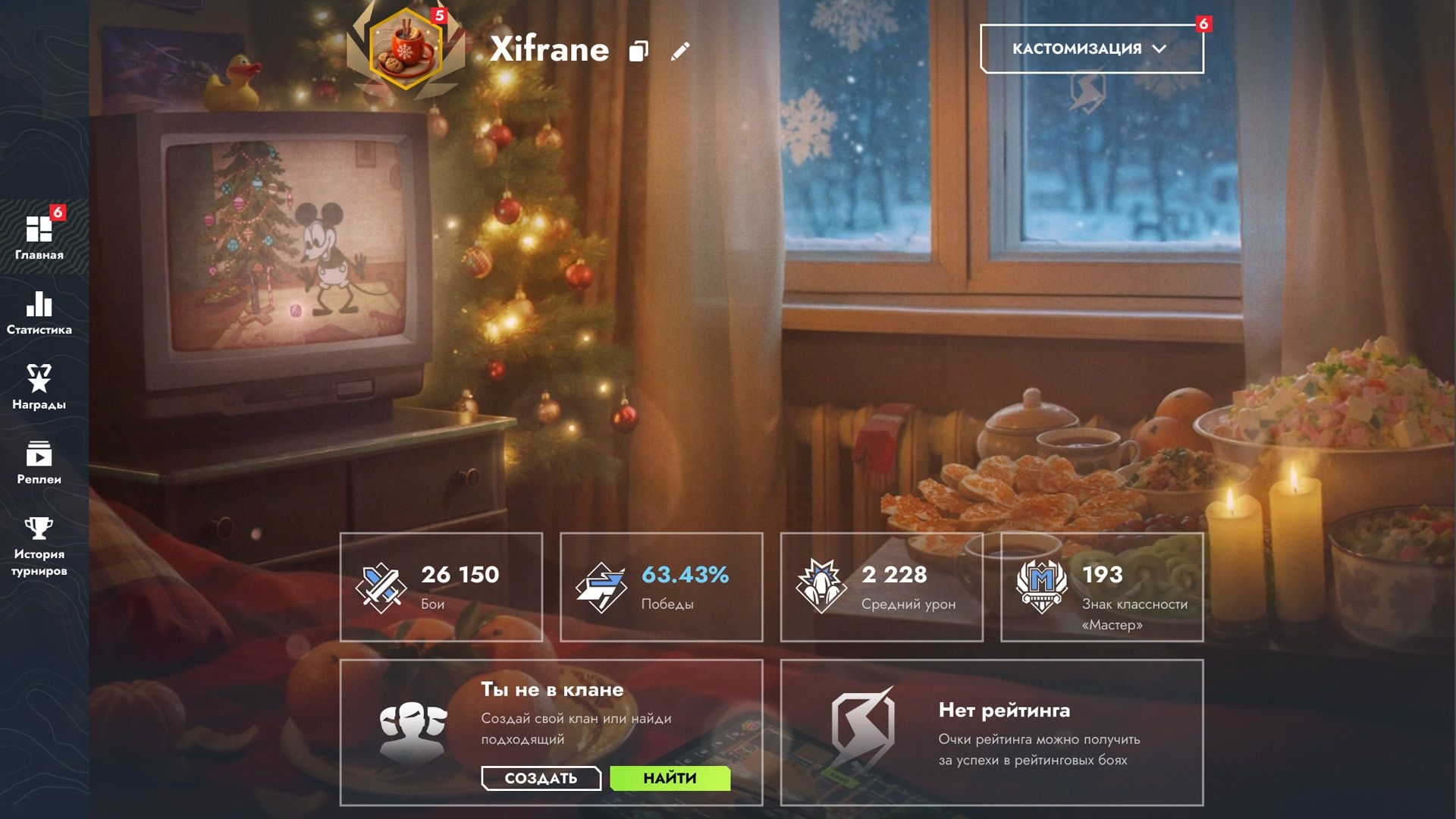Open История турниров in the sidebar
Viewport: 1456px width, 819px height.
[x=39, y=546]
